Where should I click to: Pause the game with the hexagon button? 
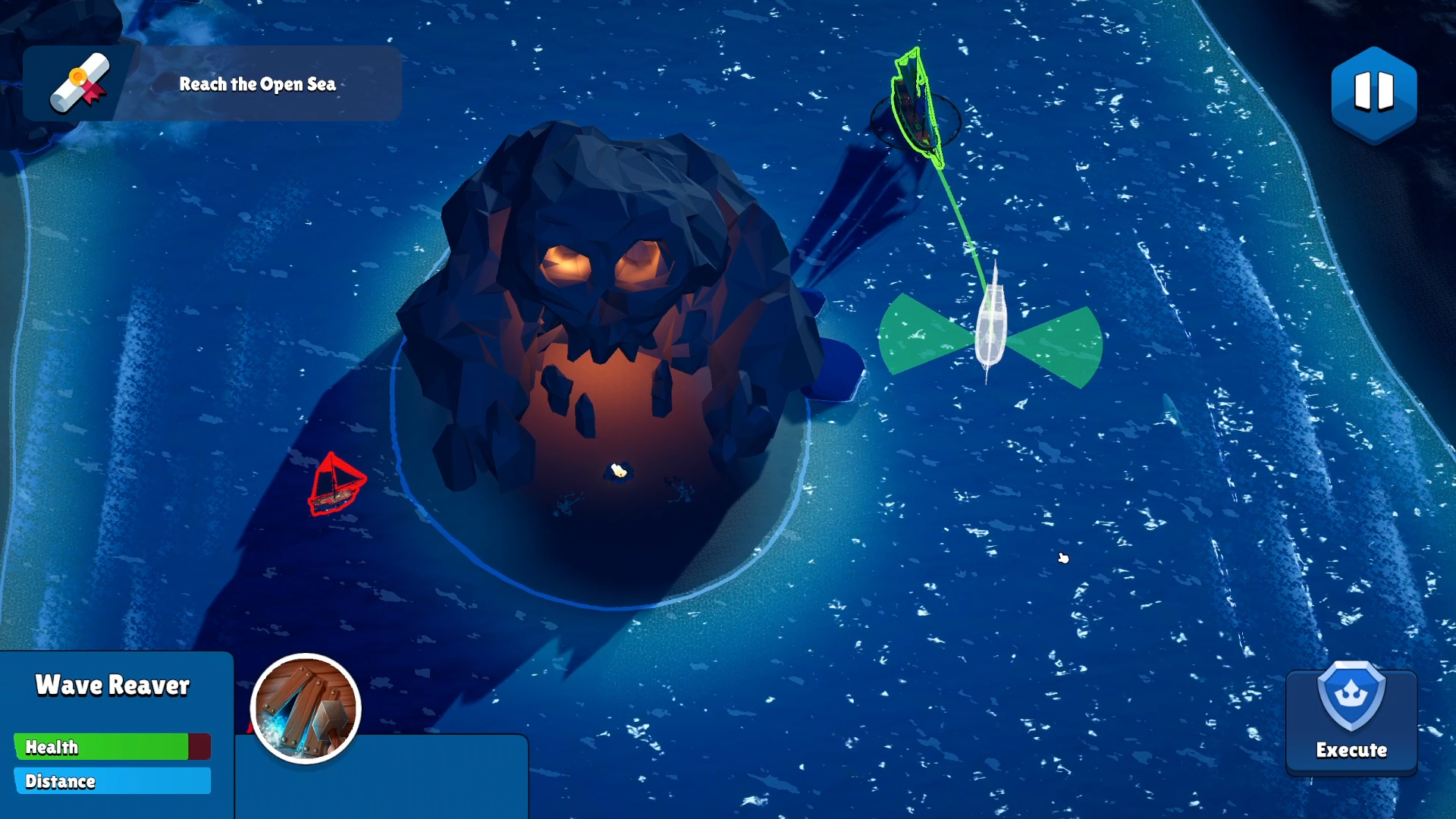pyautogui.click(x=1373, y=93)
